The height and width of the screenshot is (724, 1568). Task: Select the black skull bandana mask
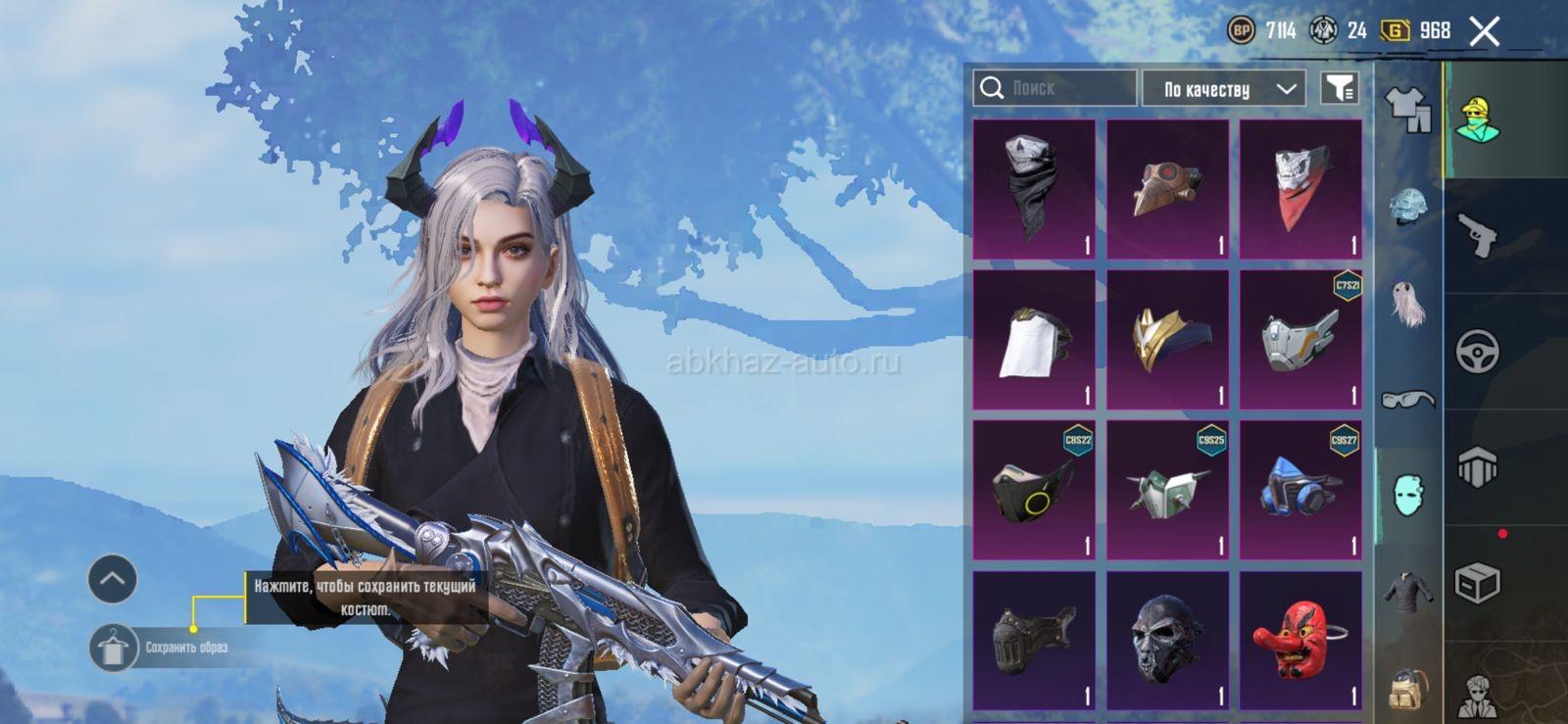[x=1033, y=189]
